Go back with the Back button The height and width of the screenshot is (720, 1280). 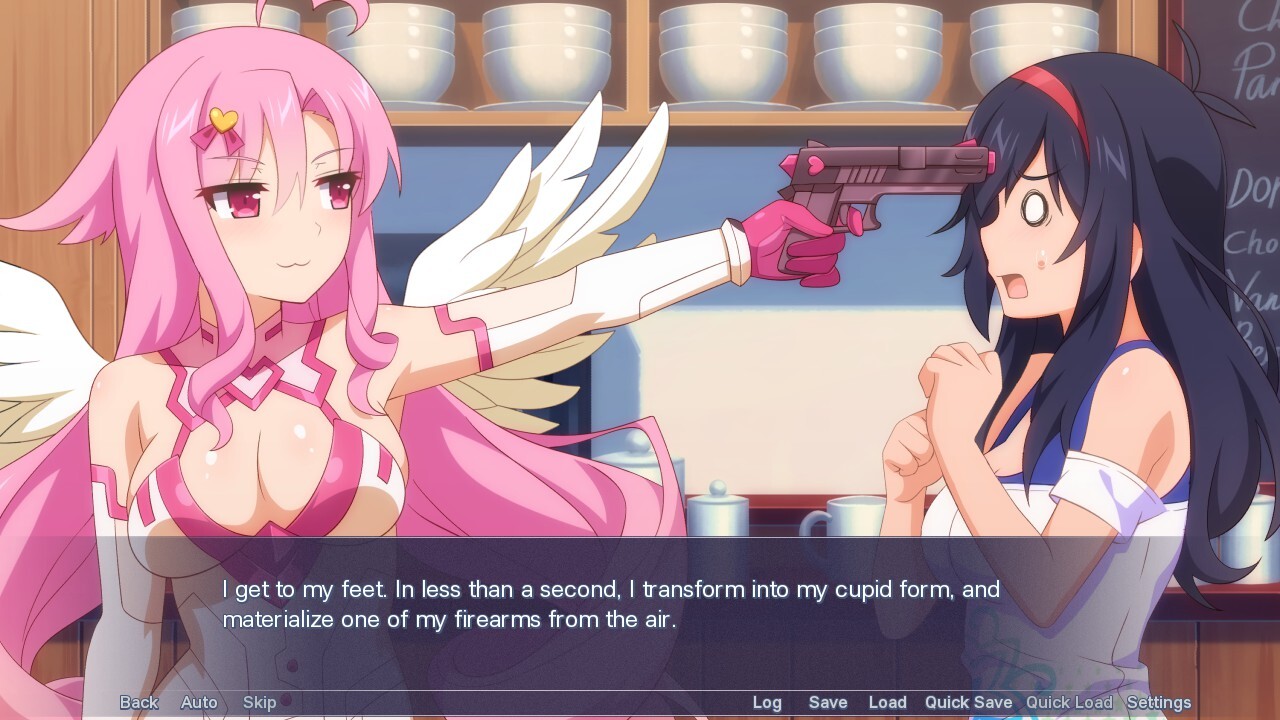pos(139,702)
